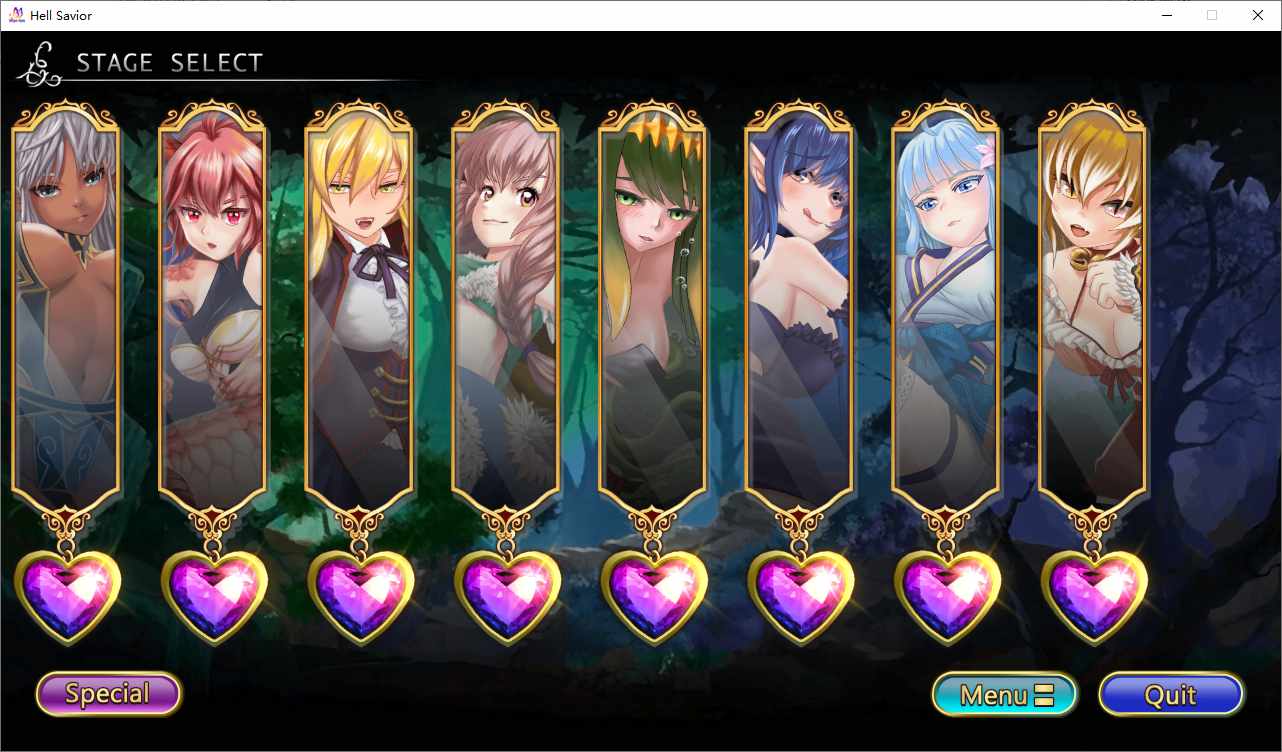This screenshot has width=1282, height=752.
Task: Click the heart pendant under the blue-haired elf girl
Action: click(x=800, y=594)
